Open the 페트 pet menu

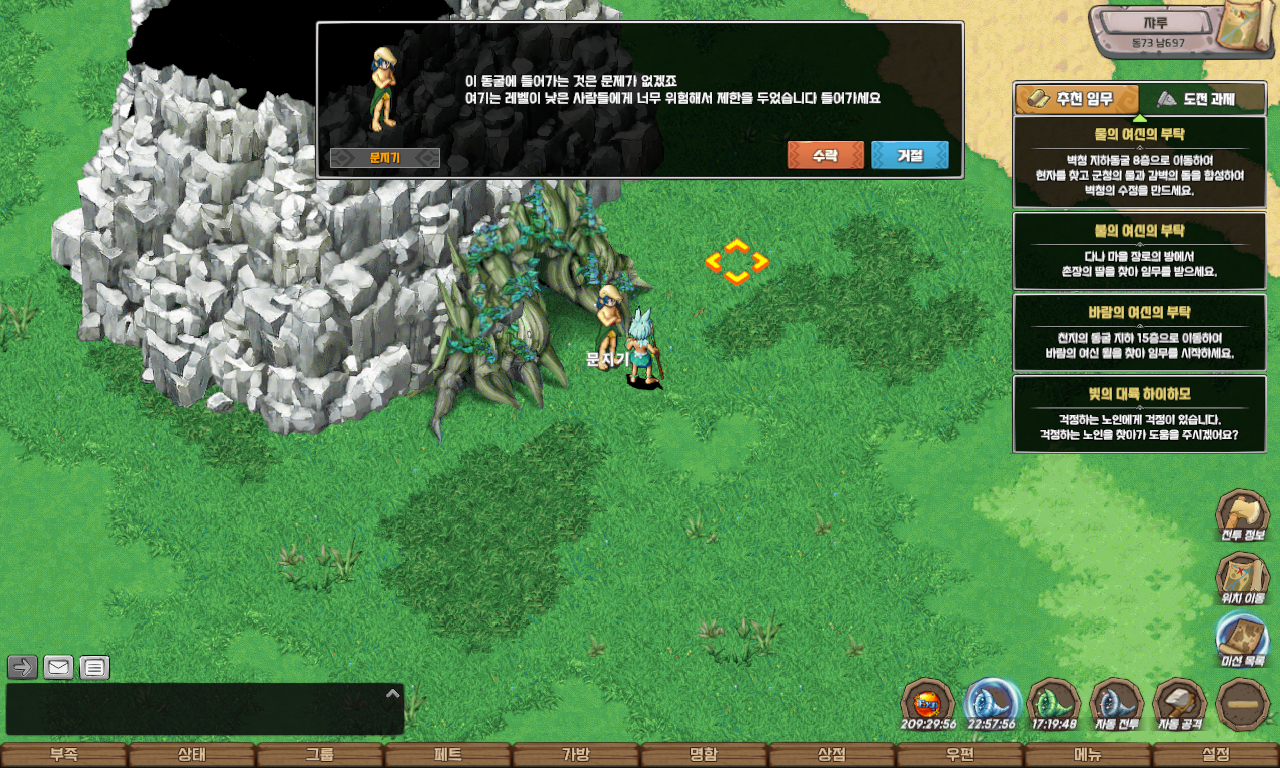pos(447,755)
